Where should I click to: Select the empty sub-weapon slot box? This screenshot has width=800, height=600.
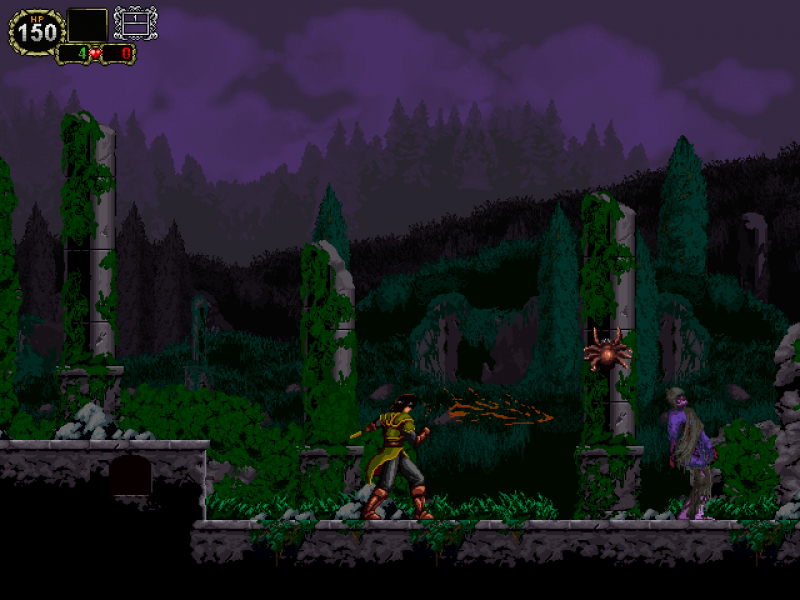[88, 25]
